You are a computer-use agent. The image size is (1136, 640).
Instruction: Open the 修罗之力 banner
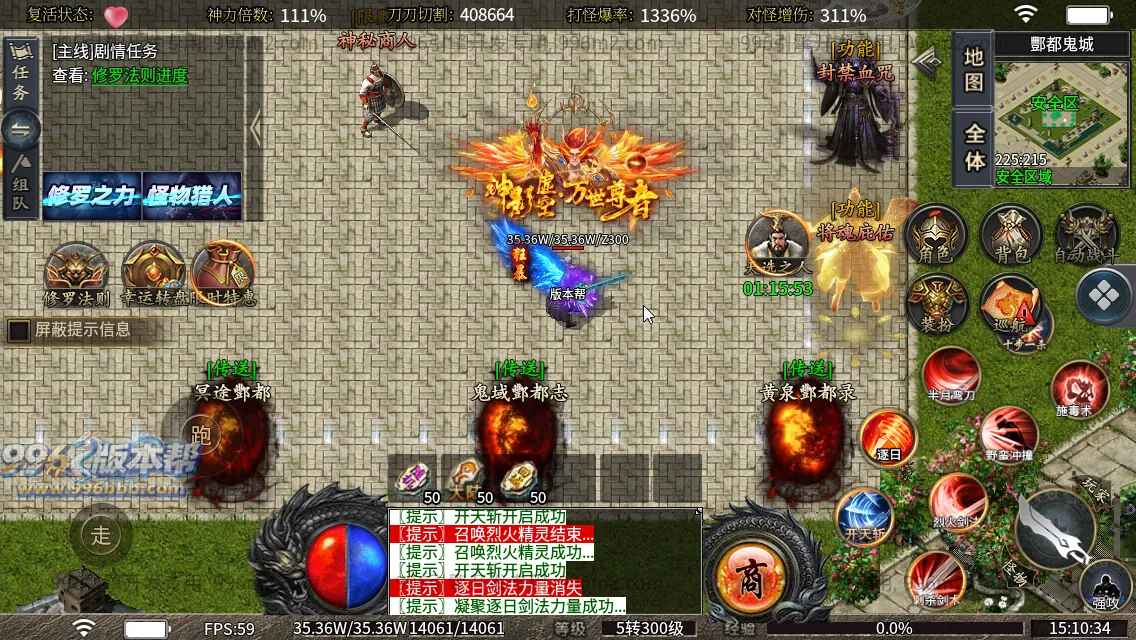pyautogui.click(x=92, y=196)
